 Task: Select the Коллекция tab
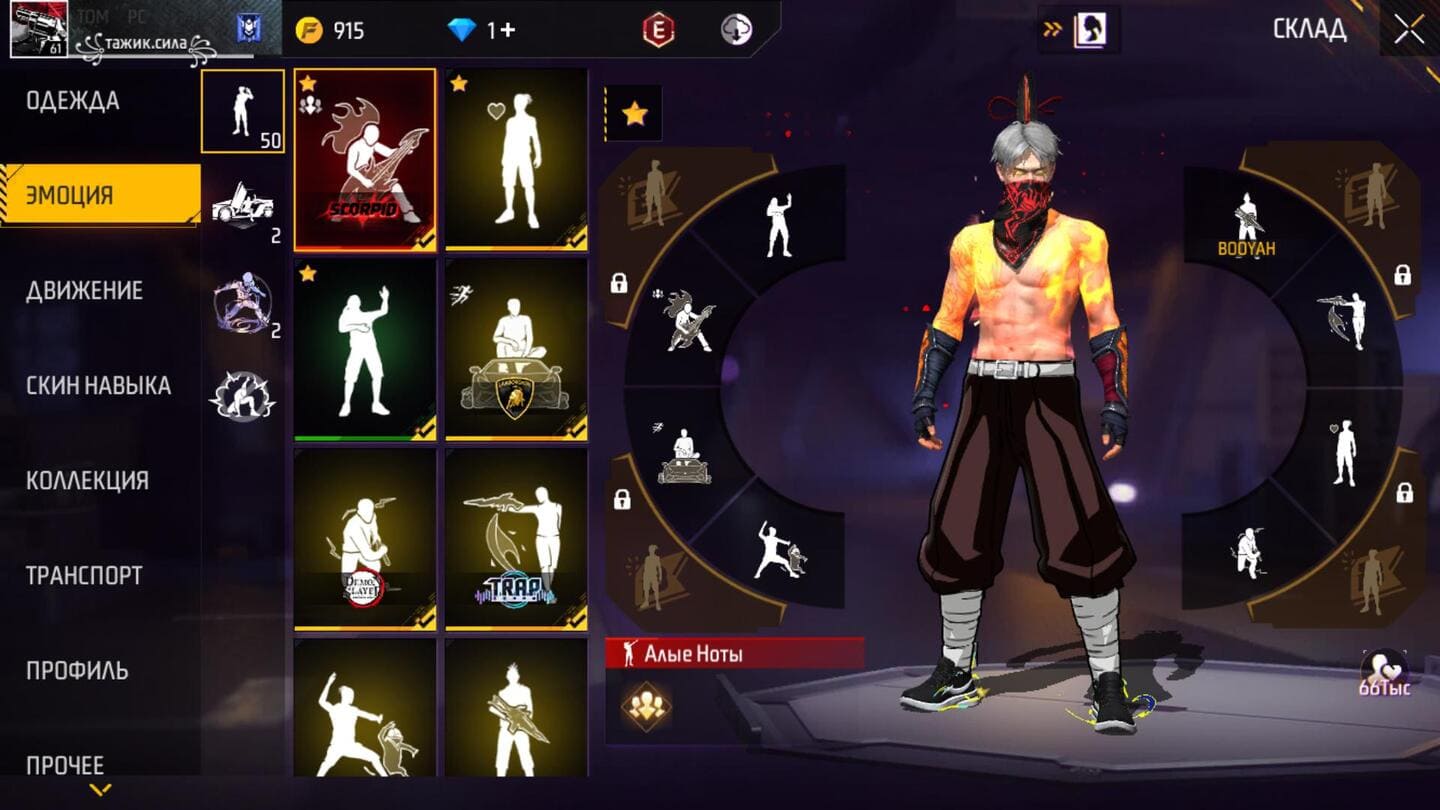[x=87, y=481]
